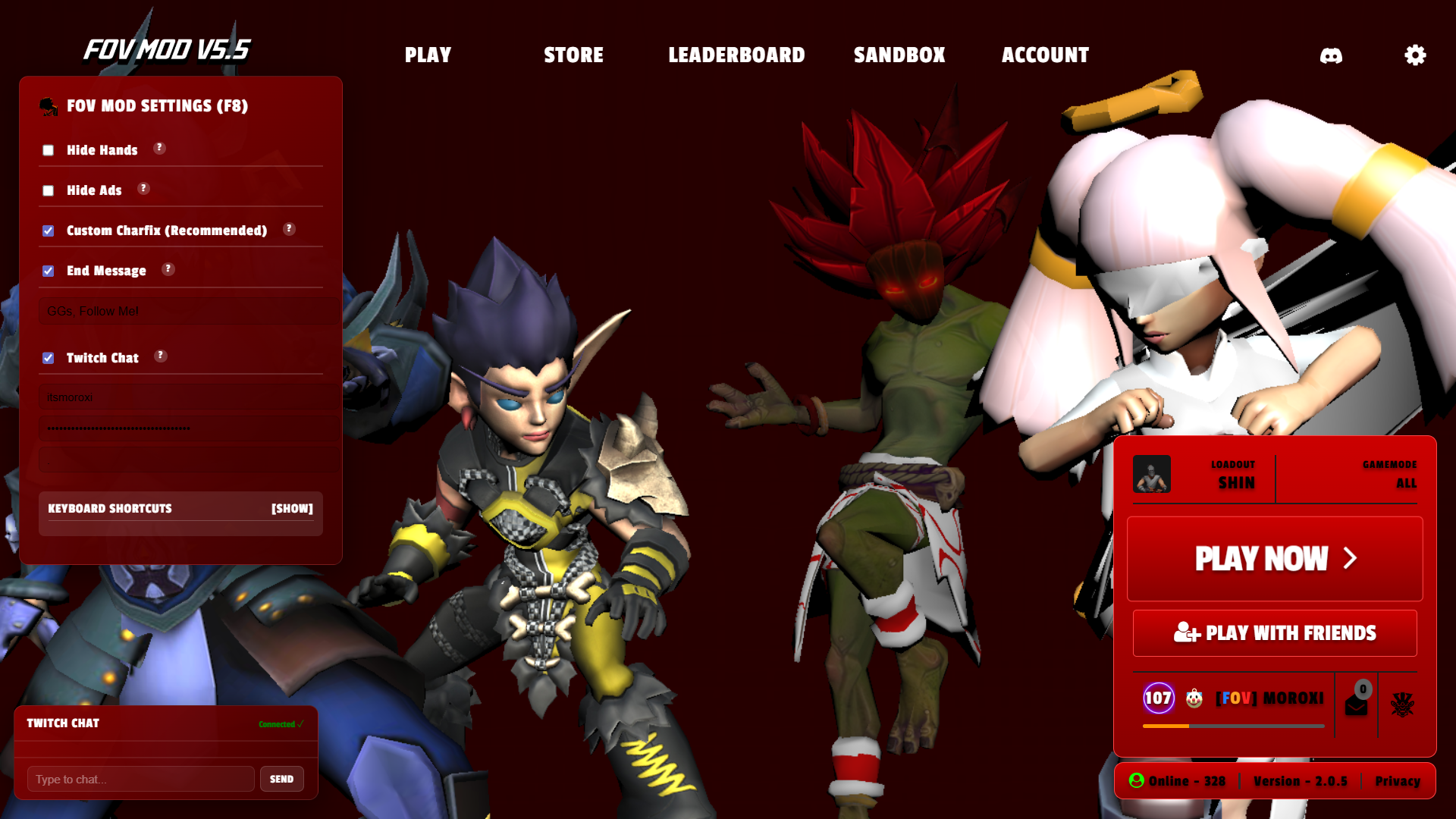Image resolution: width=1456 pixels, height=819 pixels.
Task: Enable the Hide Hands checkbox
Action: pos(49,150)
